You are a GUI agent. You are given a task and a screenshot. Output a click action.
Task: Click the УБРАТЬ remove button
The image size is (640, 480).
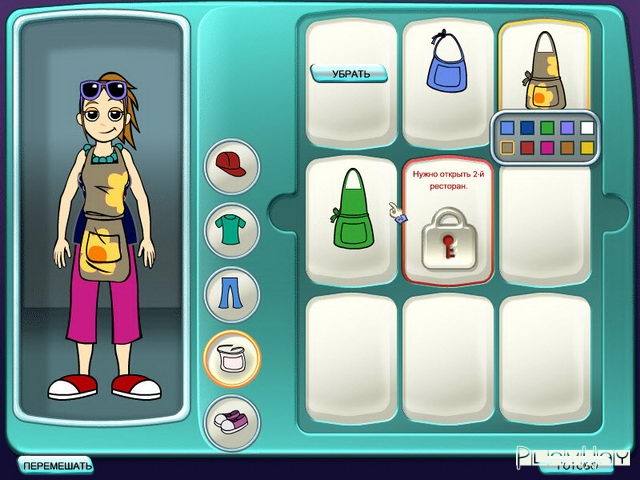(x=349, y=73)
